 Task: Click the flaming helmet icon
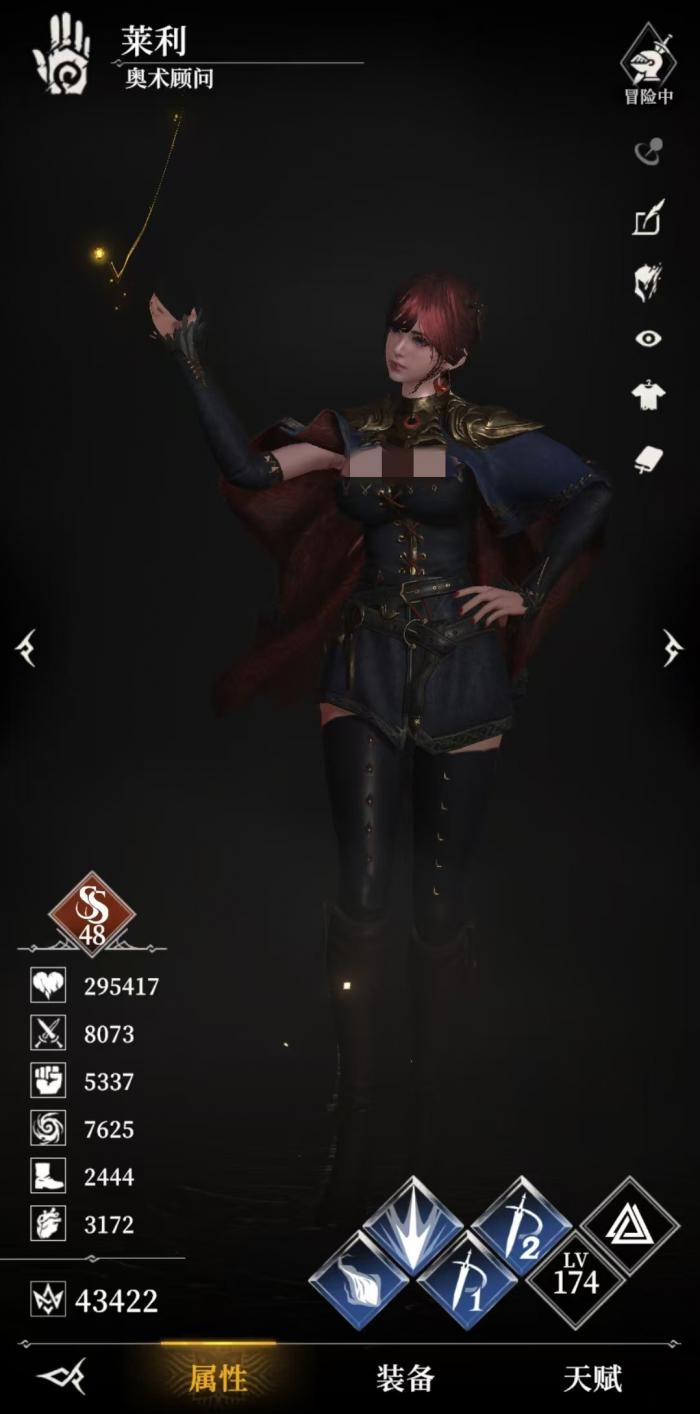point(648,281)
